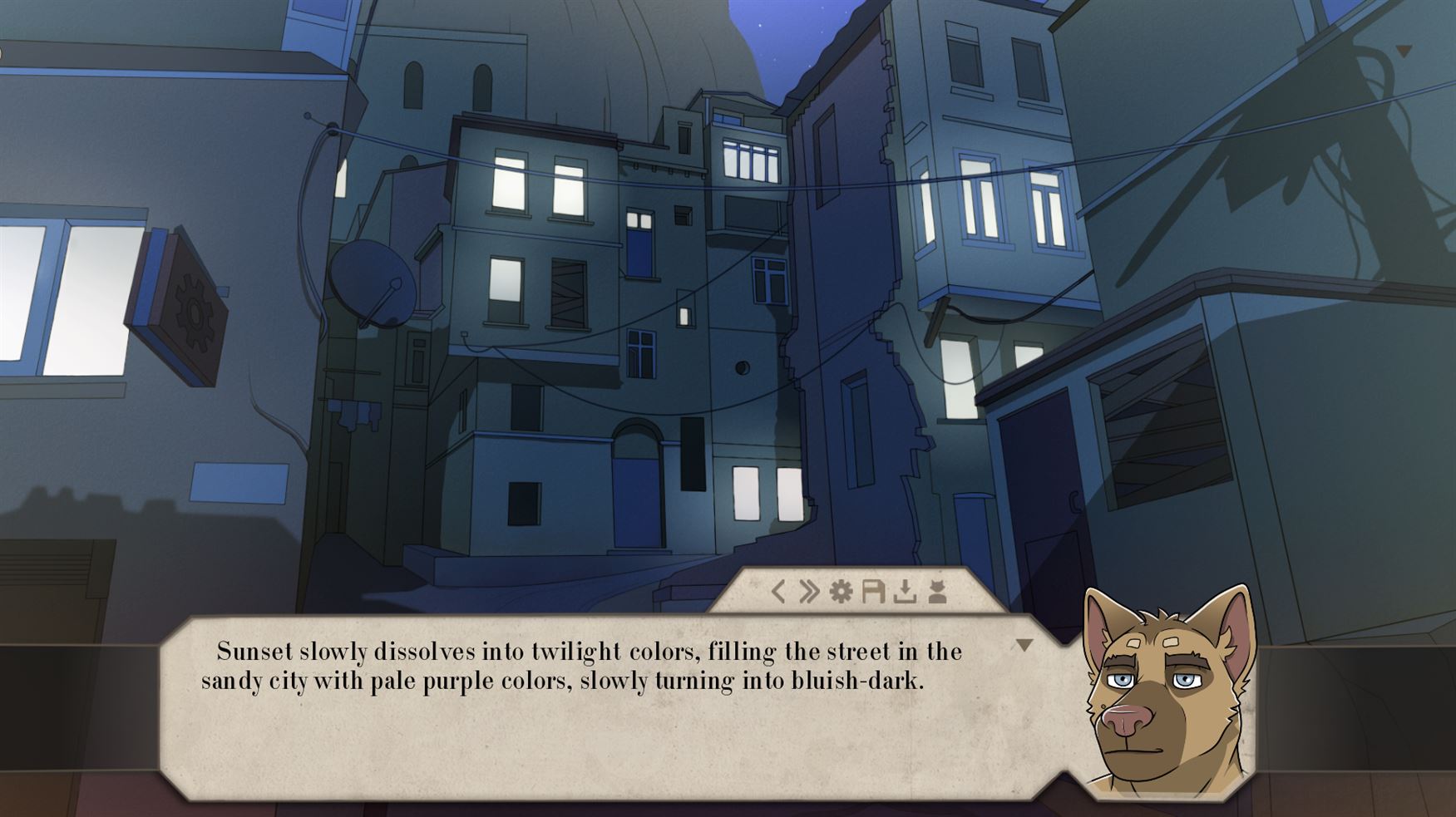Advance dialogue with the small down arrow
The height and width of the screenshot is (817, 1456).
click(1024, 645)
